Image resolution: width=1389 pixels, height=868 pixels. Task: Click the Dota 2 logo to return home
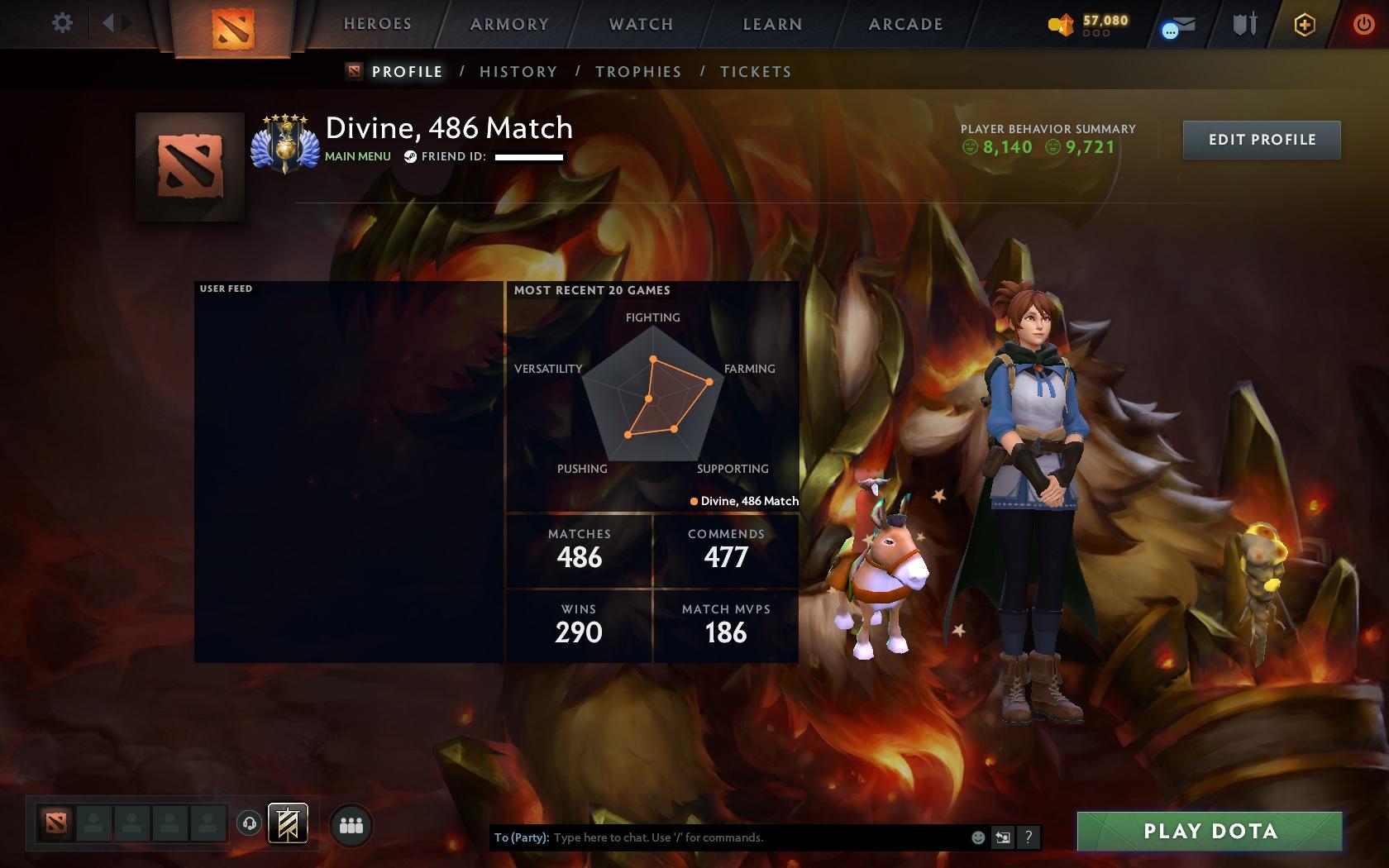pyautogui.click(x=234, y=25)
